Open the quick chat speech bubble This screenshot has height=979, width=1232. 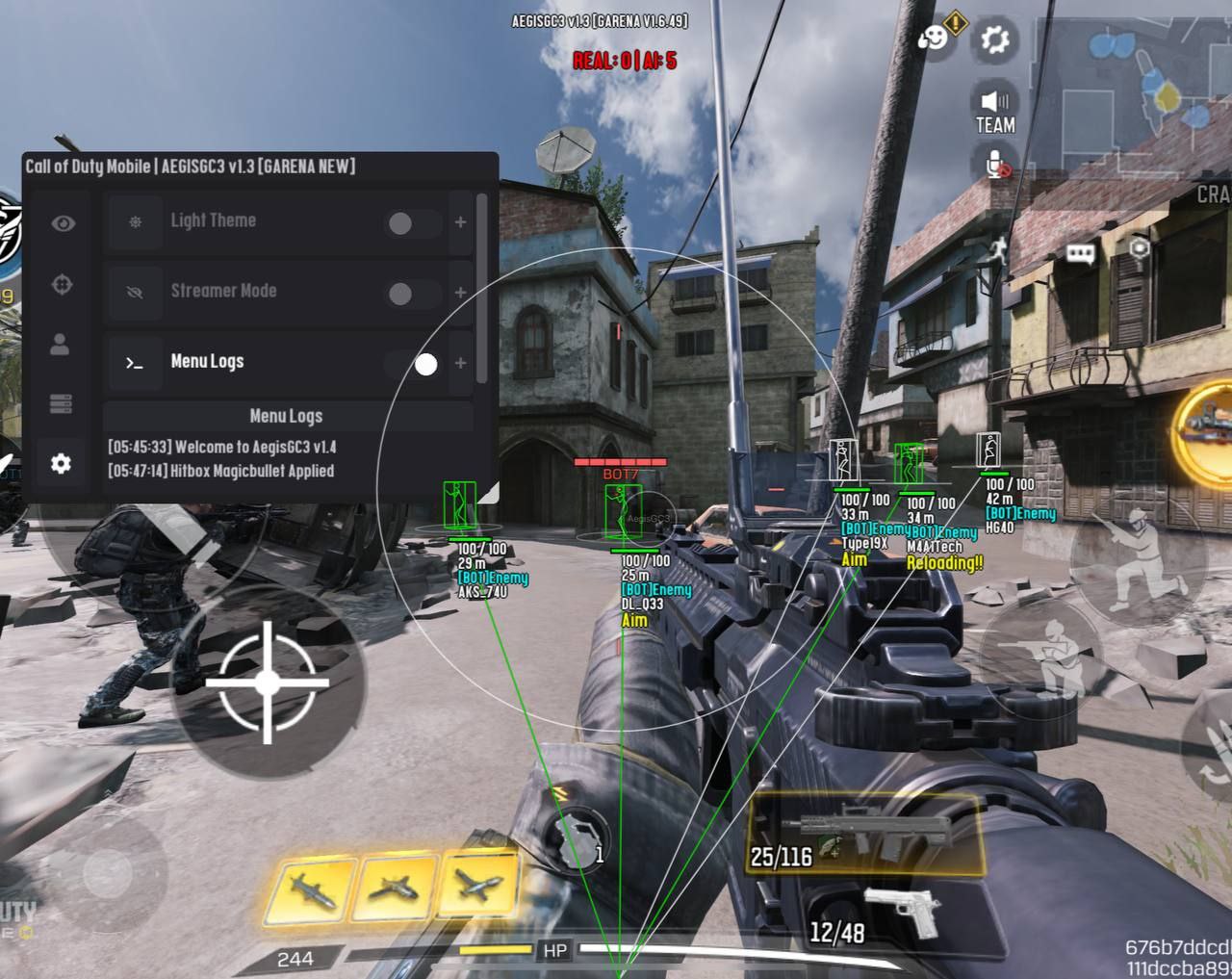point(1081,254)
